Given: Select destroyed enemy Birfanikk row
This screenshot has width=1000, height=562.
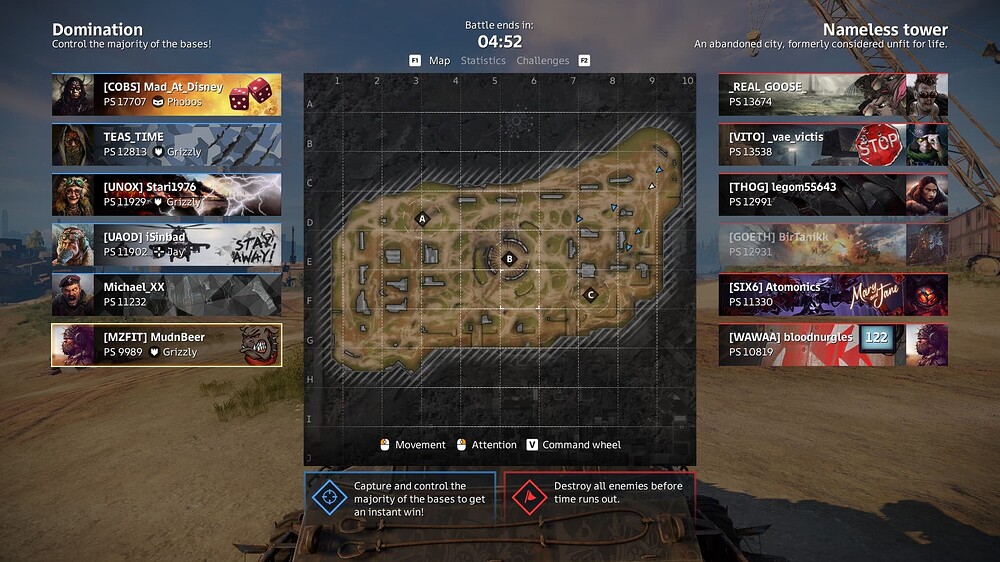Looking at the screenshot, I should [x=833, y=244].
